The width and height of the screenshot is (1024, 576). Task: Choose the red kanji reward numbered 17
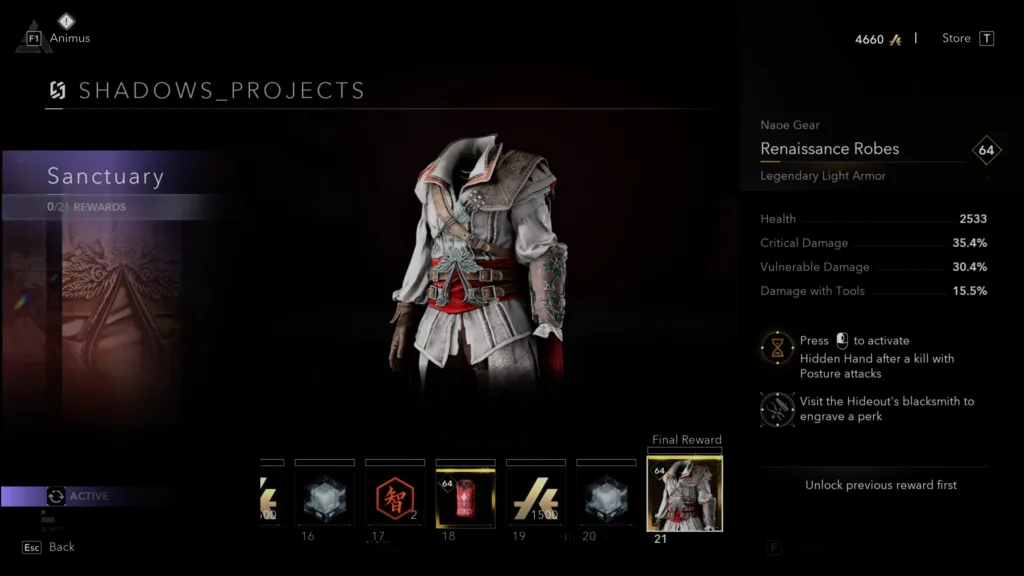395,496
